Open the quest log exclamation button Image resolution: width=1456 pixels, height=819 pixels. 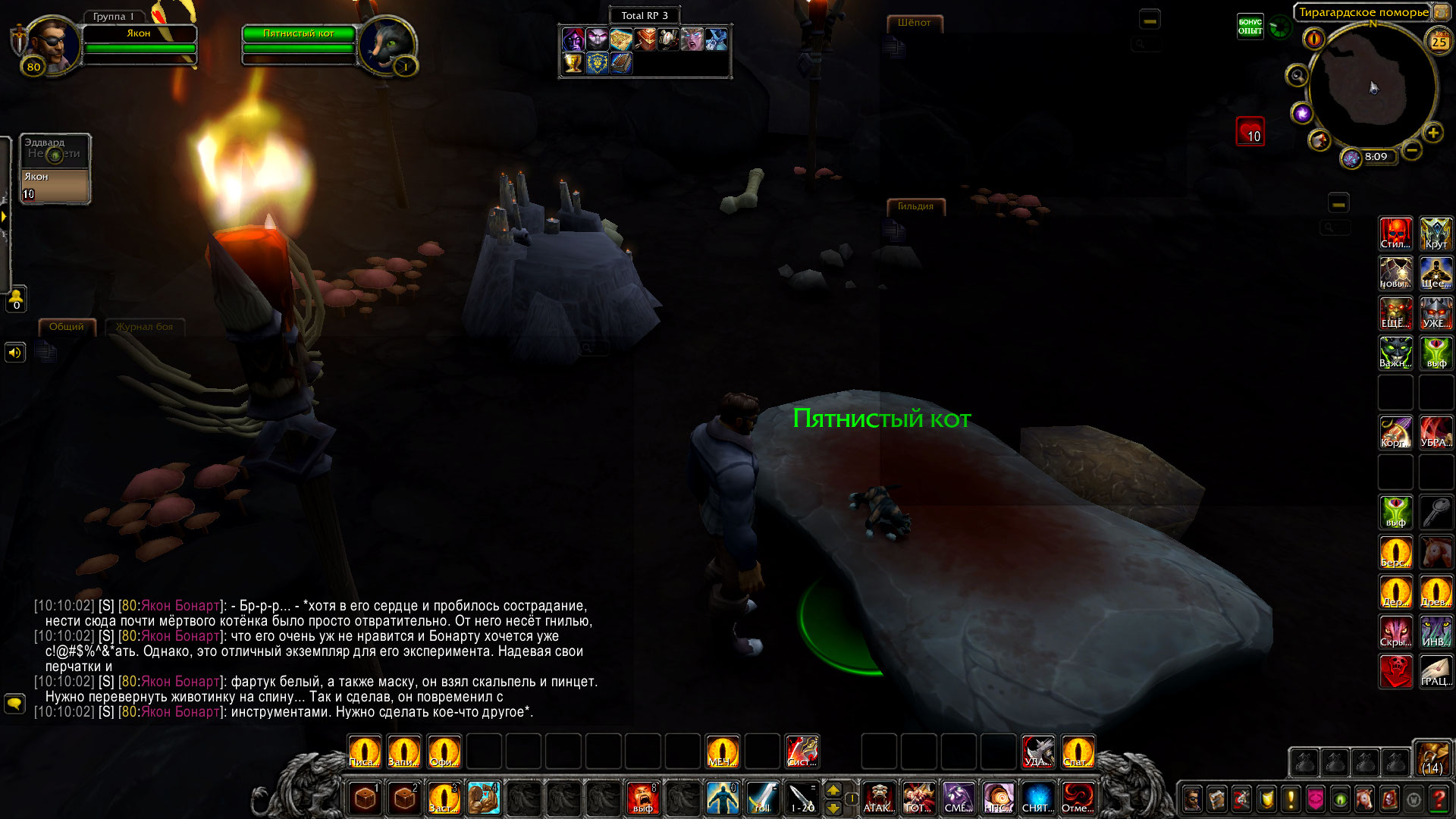click(x=1291, y=799)
